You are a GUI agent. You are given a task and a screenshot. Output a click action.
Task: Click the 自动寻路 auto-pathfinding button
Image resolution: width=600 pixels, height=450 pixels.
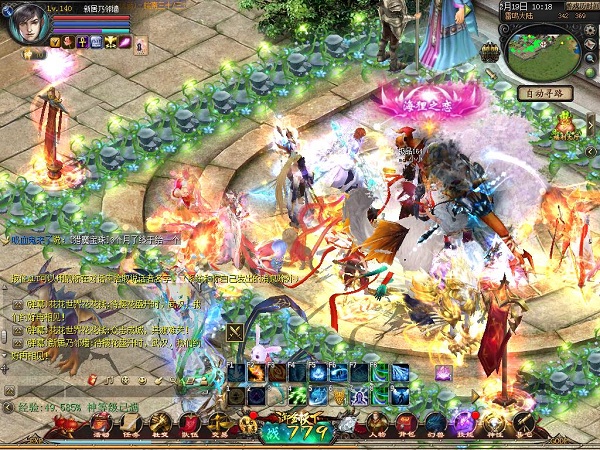(x=545, y=93)
